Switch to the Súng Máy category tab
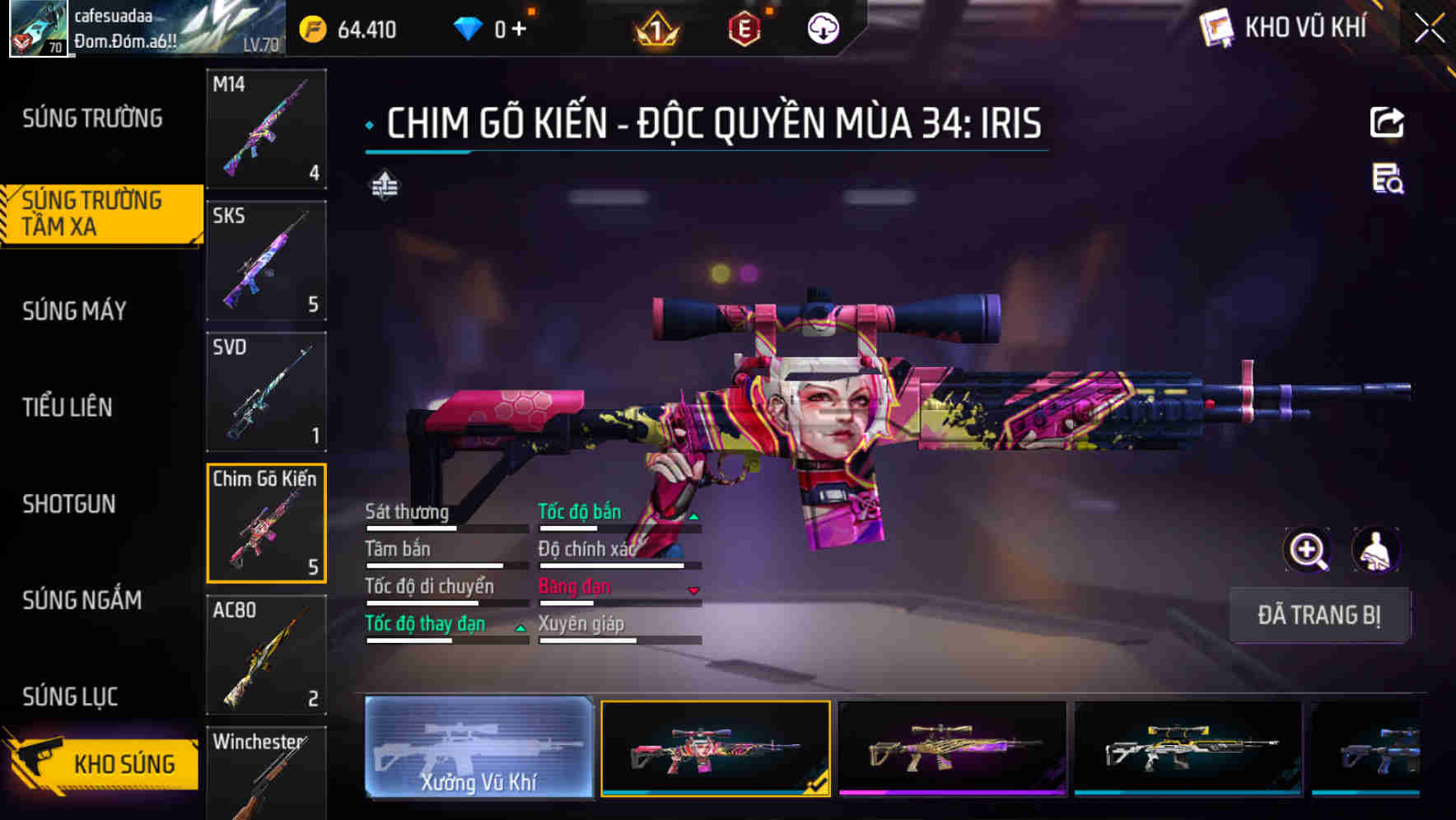The width and height of the screenshot is (1456, 820). (x=73, y=311)
